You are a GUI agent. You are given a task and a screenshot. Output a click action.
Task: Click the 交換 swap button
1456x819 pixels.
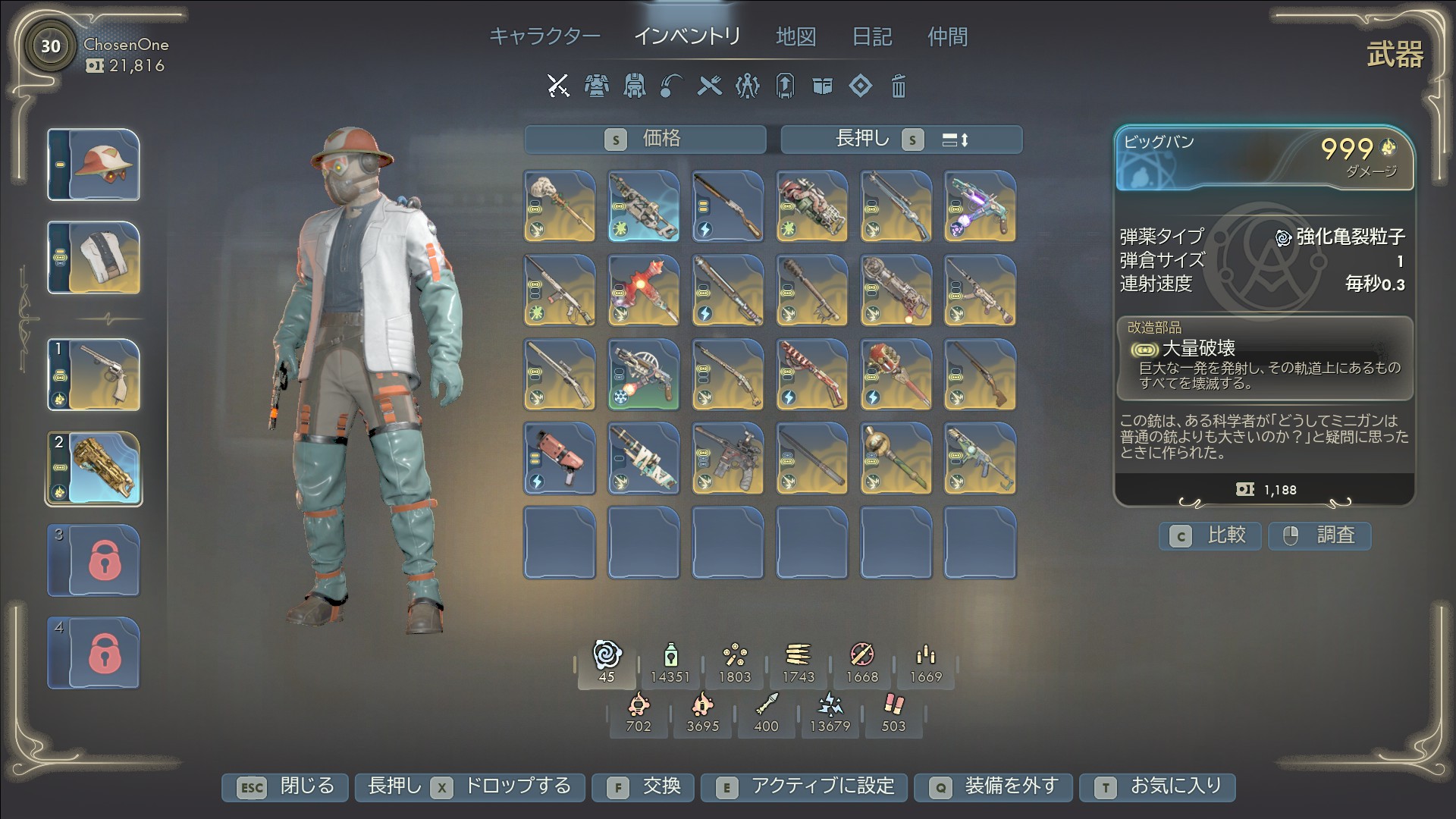(644, 786)
